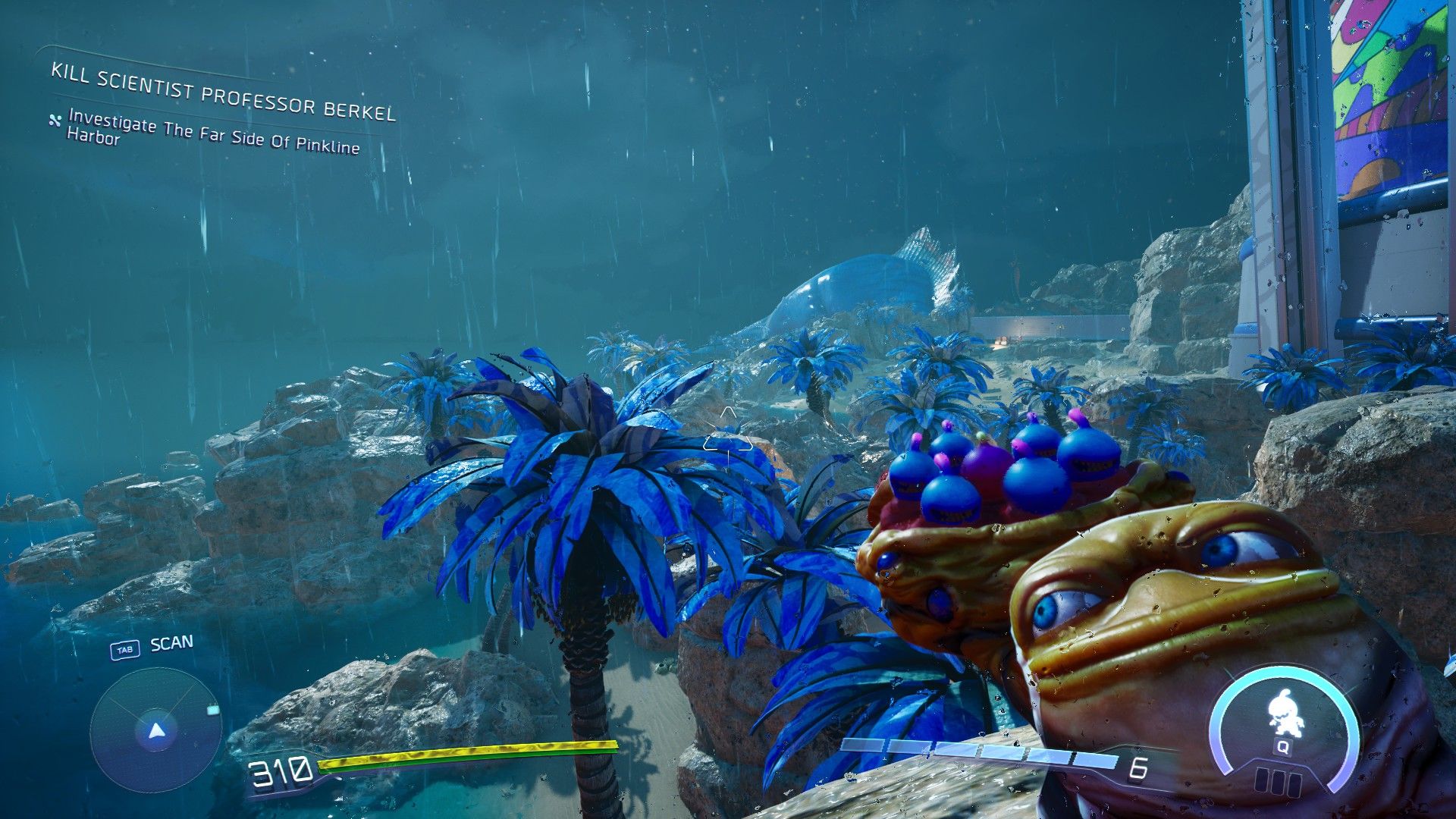Open the circular radar minimap
Screen dimensions: 1456x819
156,731
